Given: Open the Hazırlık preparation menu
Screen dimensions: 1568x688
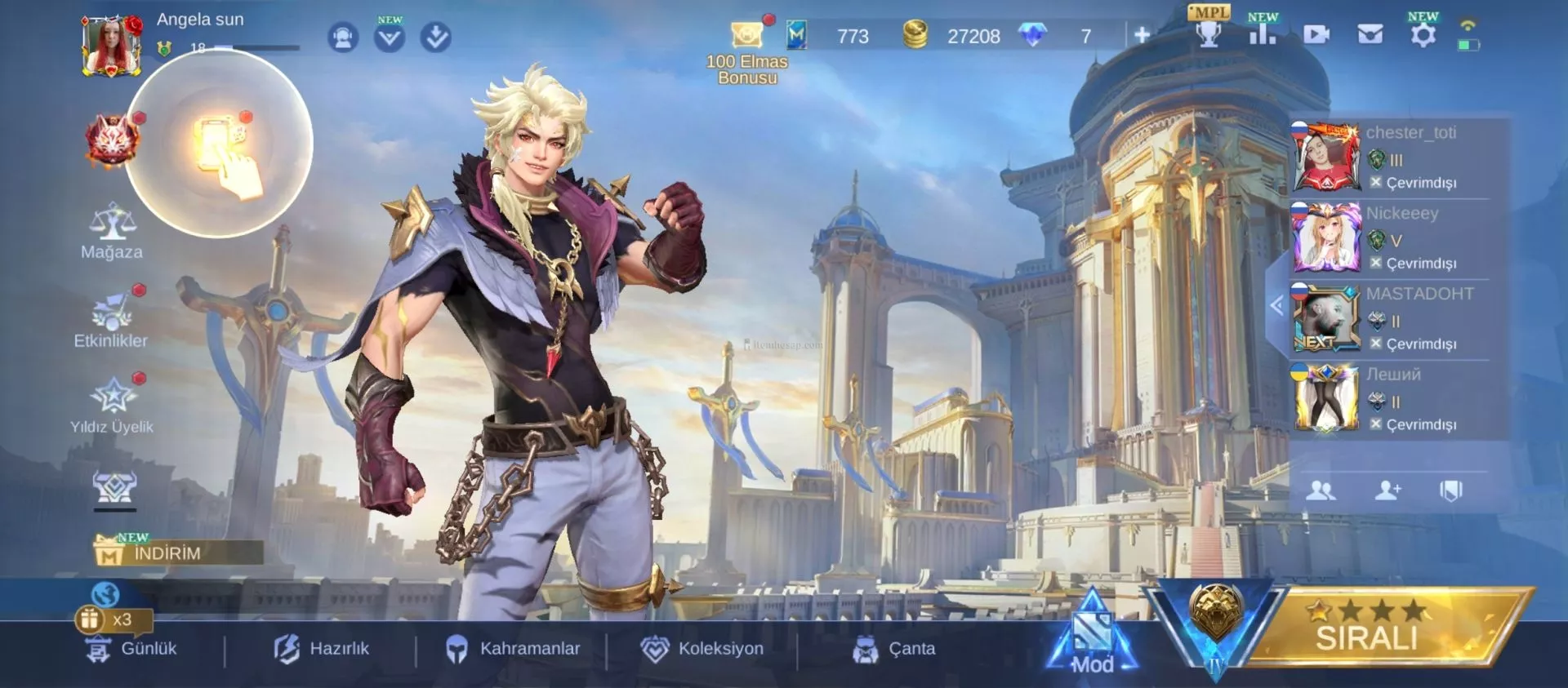Looking at the screenshot, I should click(322, 649).
